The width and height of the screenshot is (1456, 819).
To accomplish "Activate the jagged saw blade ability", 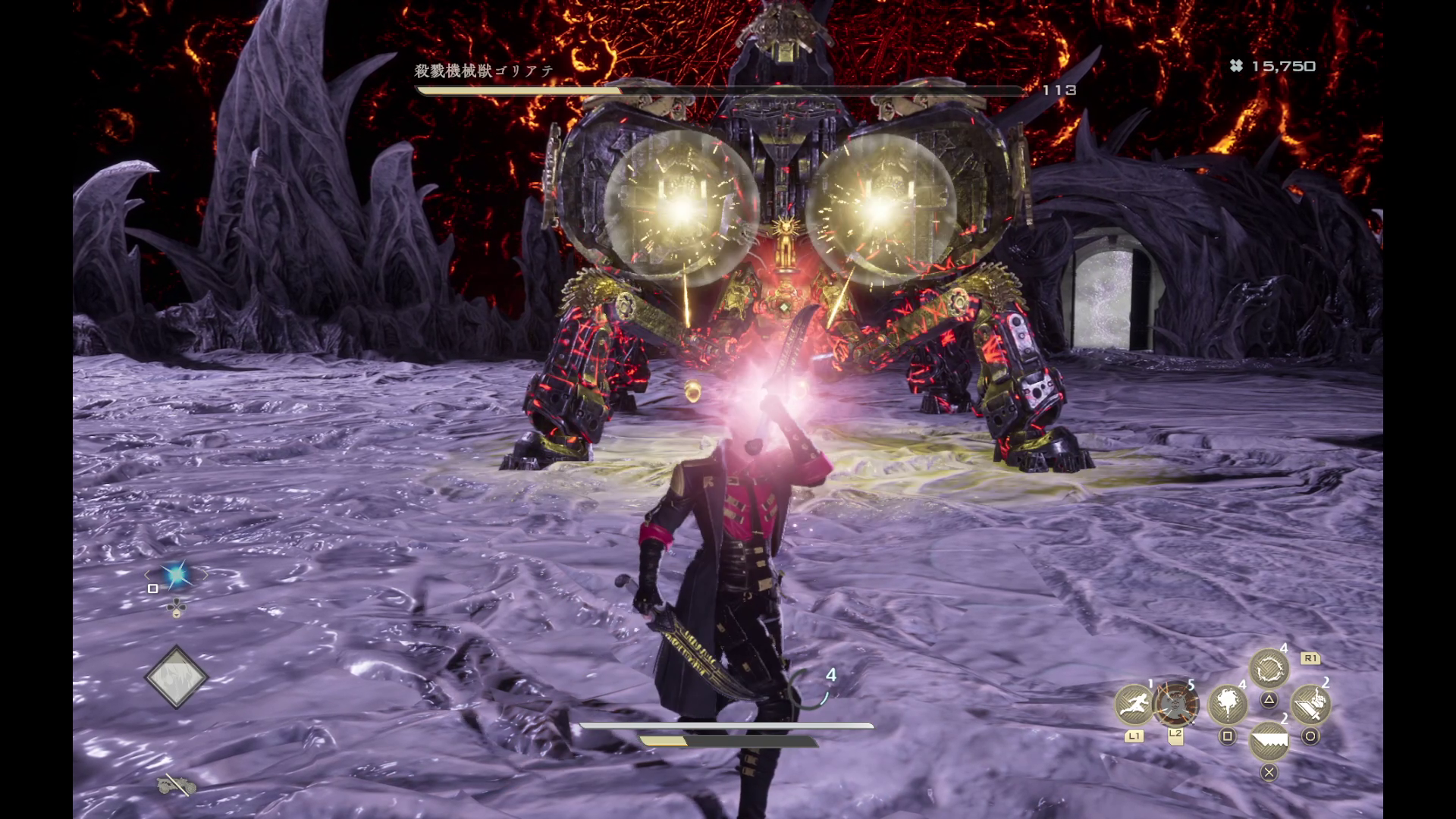I will pos(1269,741).
